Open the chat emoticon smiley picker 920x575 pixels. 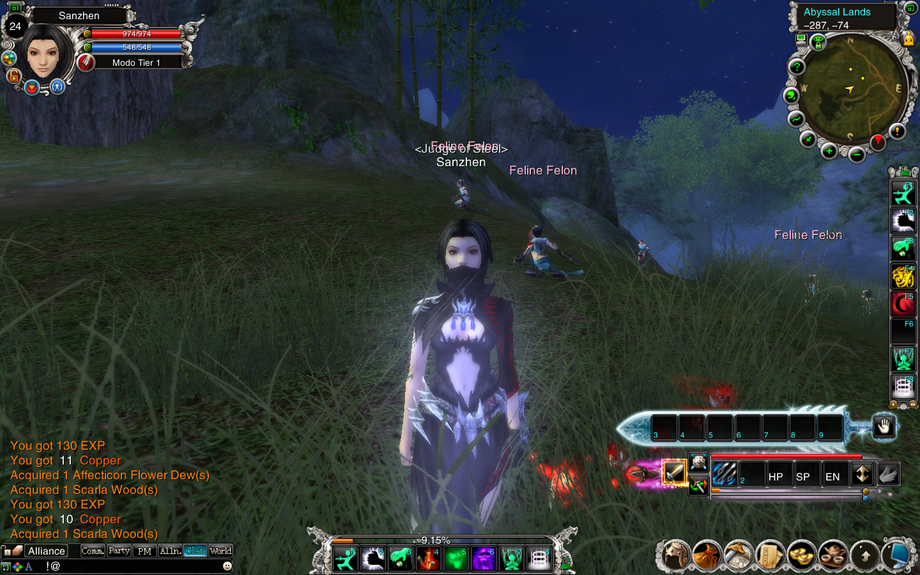[x=228, y=566]
